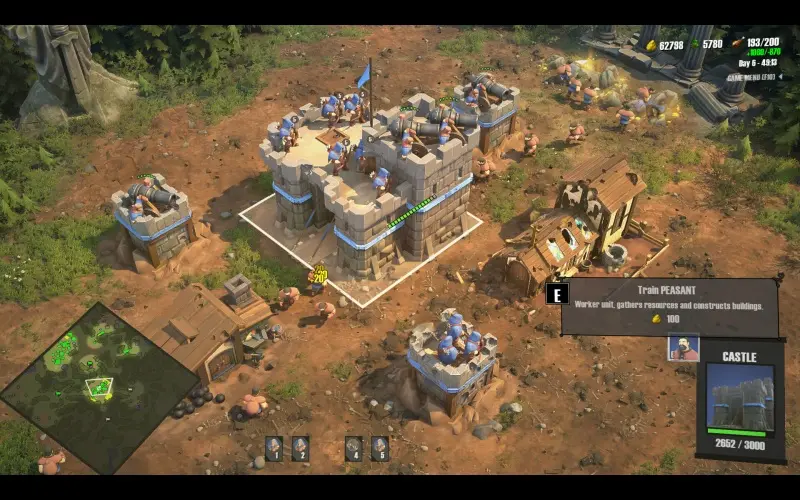The width and height of the screenshot is (800, 500).
Task: Select control group 1
Action: click(x=273, y=449)
